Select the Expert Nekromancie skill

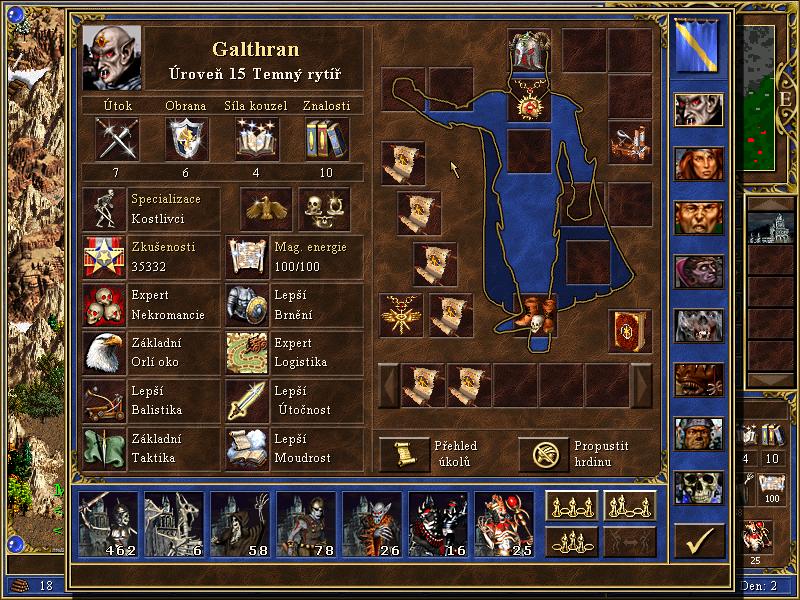click(104, 306)
